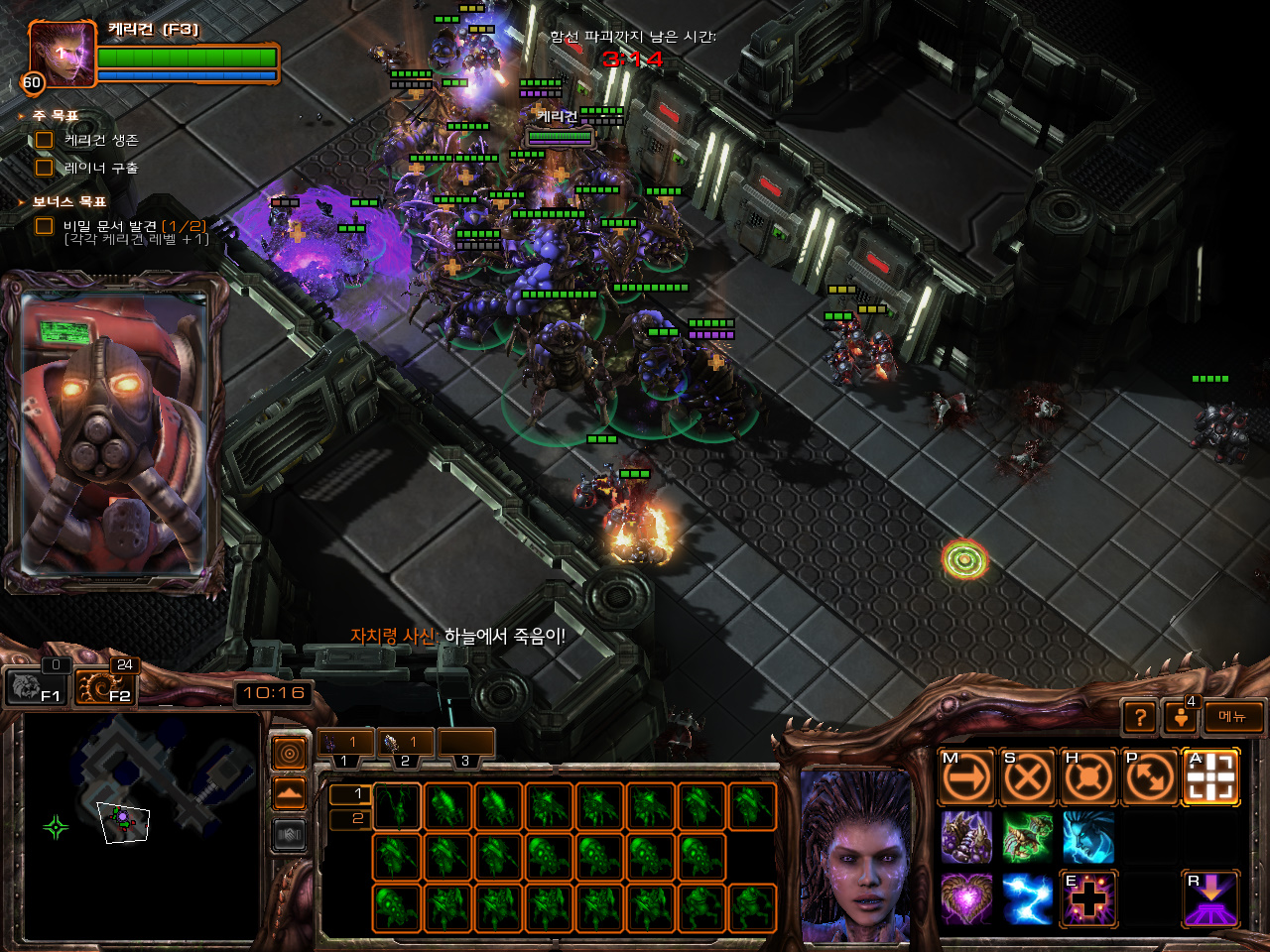Click the blue lightning bolt ability icon
The image size is (1270, 952).
1027,898
